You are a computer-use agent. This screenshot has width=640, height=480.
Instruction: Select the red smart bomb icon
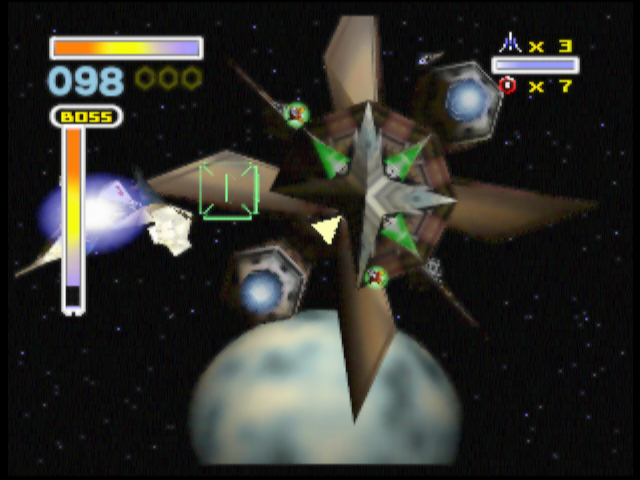pos(507,86)
